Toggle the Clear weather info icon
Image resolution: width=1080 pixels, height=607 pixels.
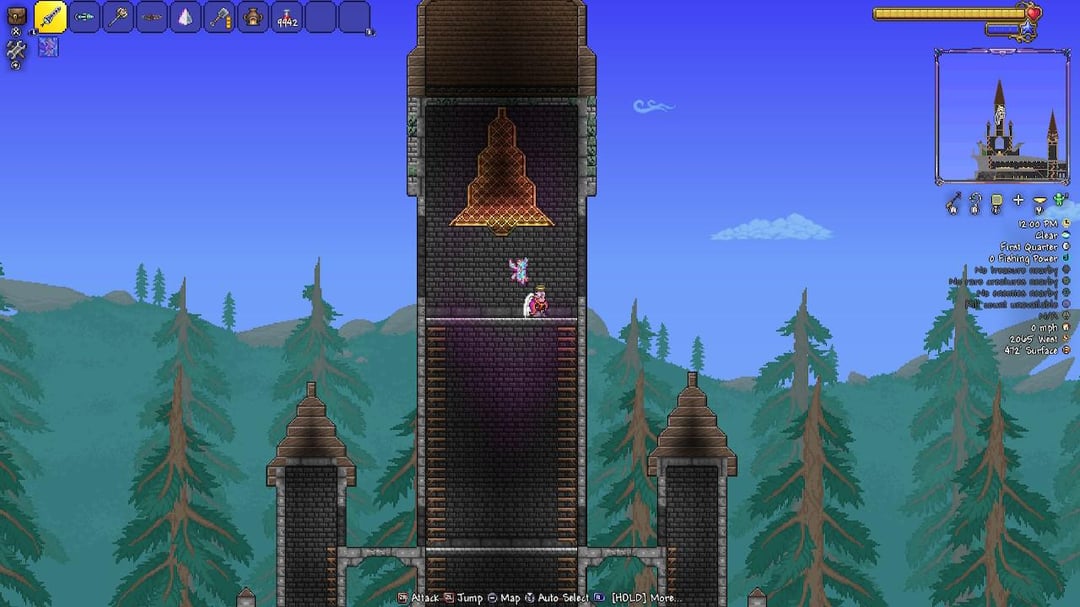(x=1066, y=236)
